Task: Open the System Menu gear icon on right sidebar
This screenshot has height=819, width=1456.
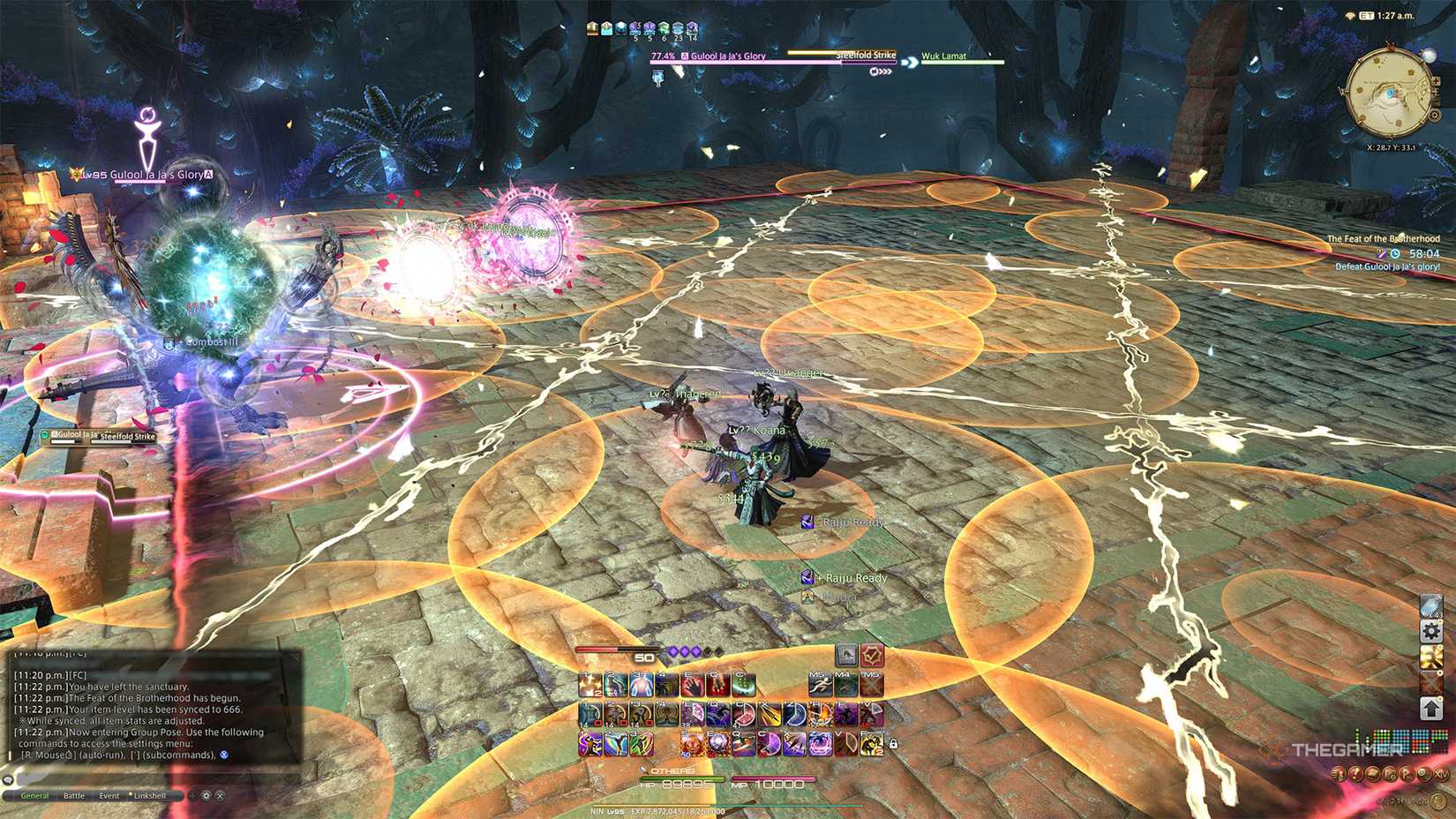Action: point(1430,630)
